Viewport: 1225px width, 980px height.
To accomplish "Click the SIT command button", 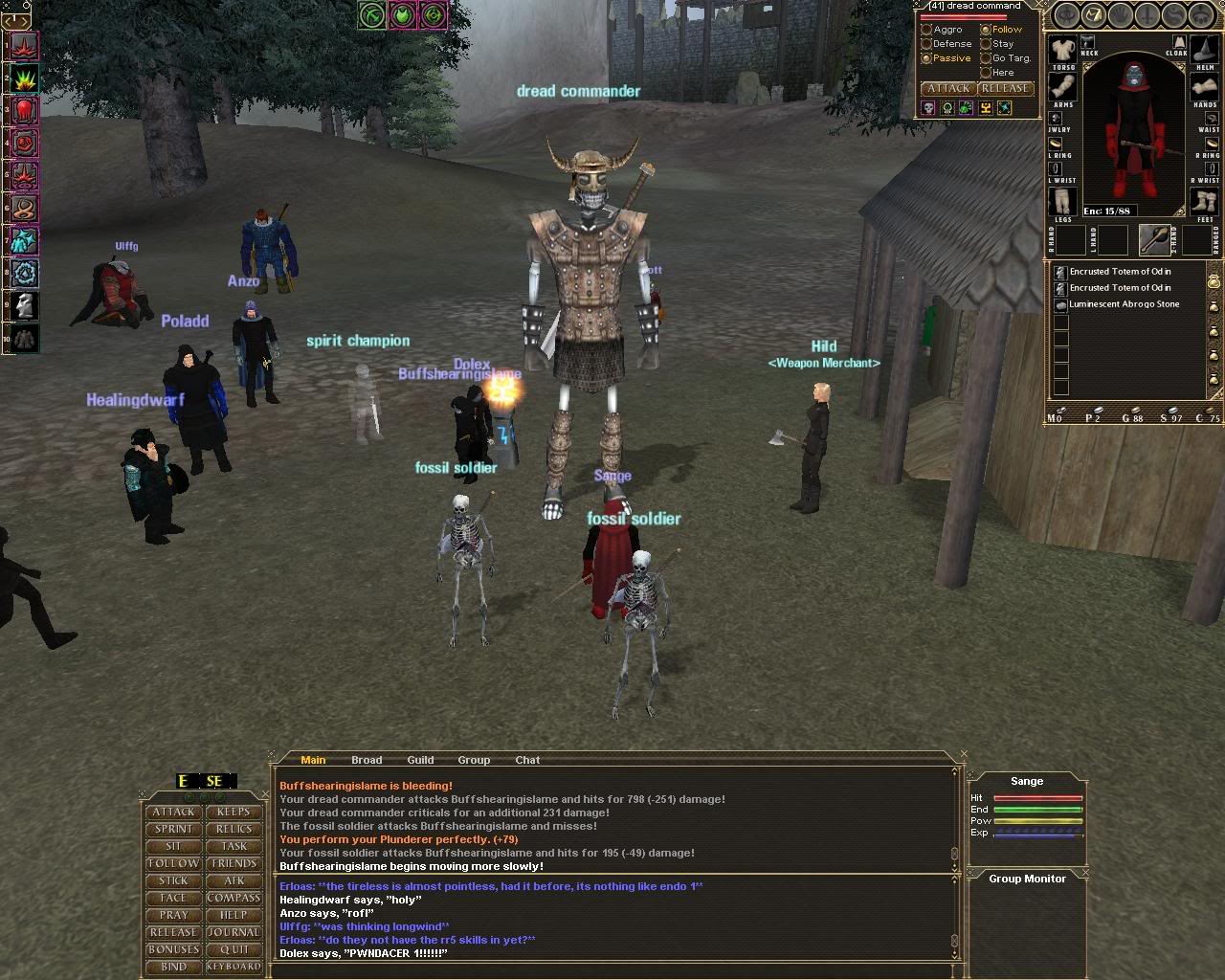I will [x=173, y=846].
